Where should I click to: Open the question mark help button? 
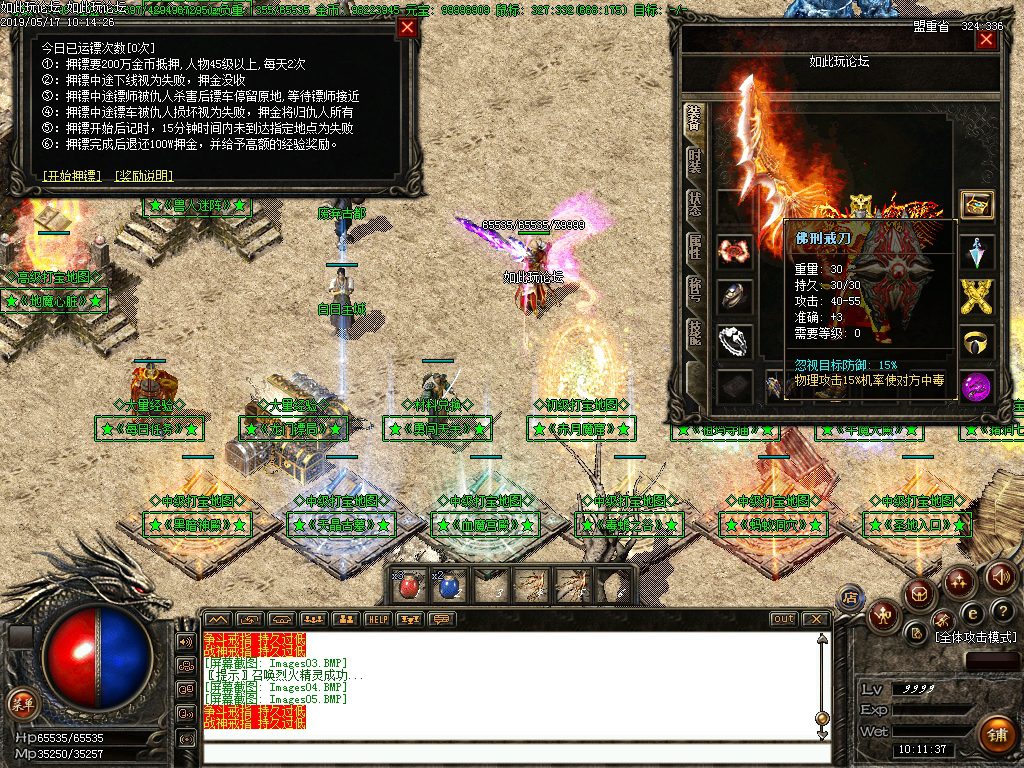pyautogui.click(x=1001, y=611)
